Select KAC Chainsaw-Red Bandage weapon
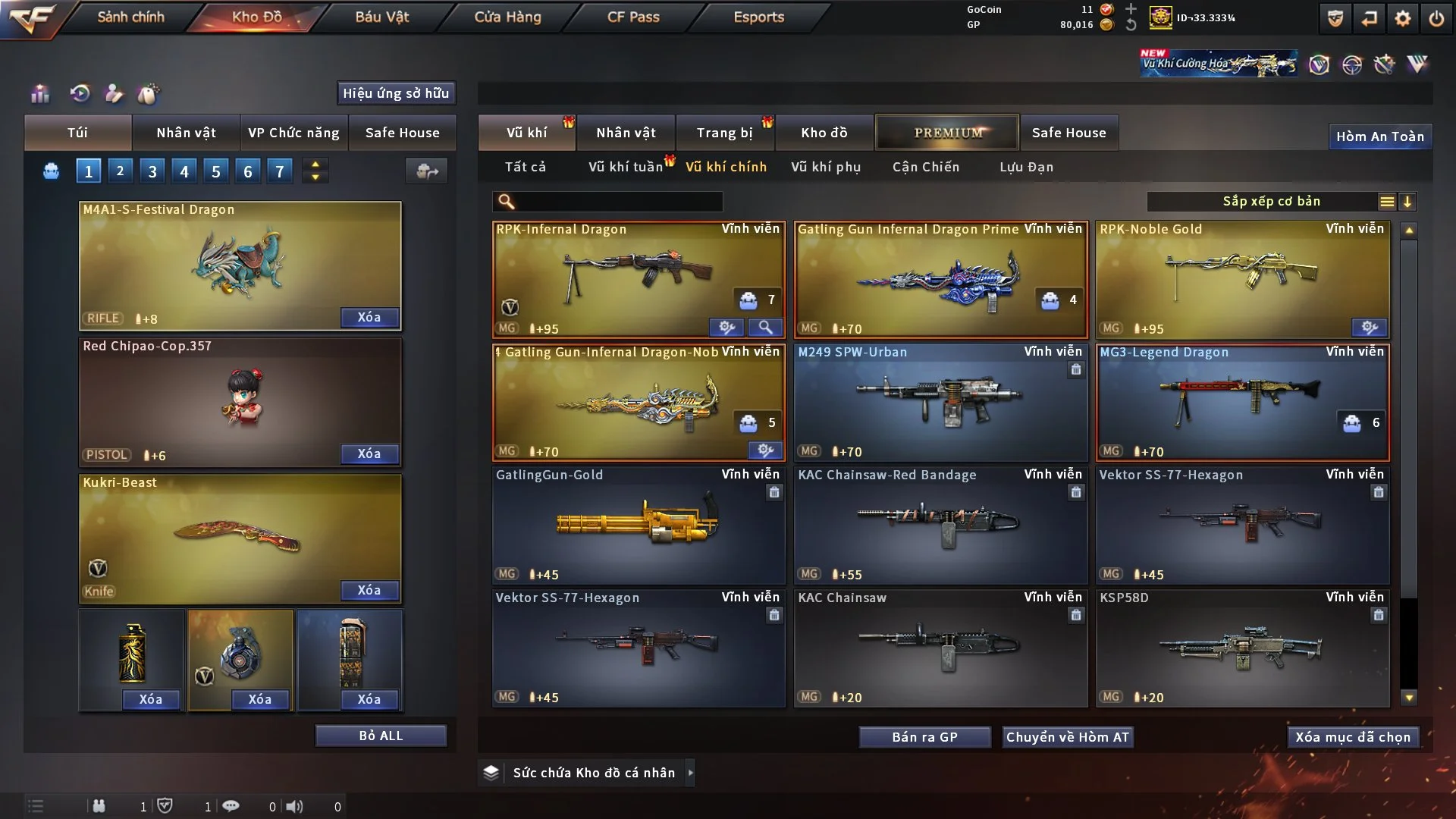Viewport: 1456px width, 819px height. (x=940, y=525)
